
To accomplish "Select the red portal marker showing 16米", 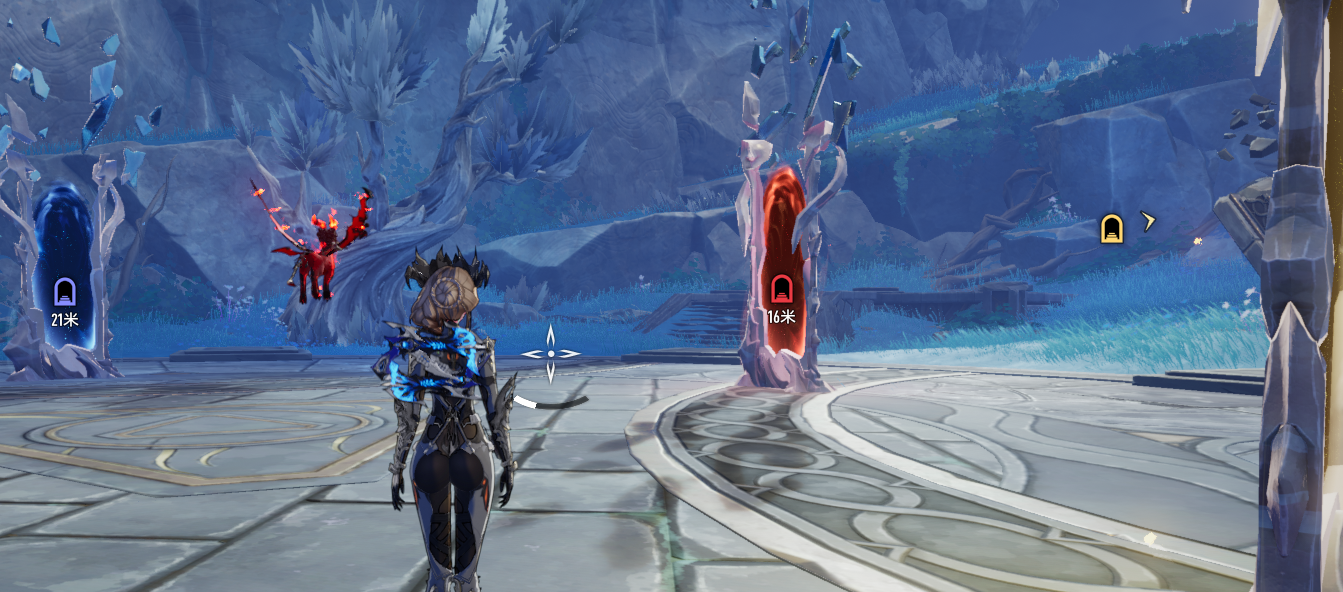I will click(x=781, y=290).
